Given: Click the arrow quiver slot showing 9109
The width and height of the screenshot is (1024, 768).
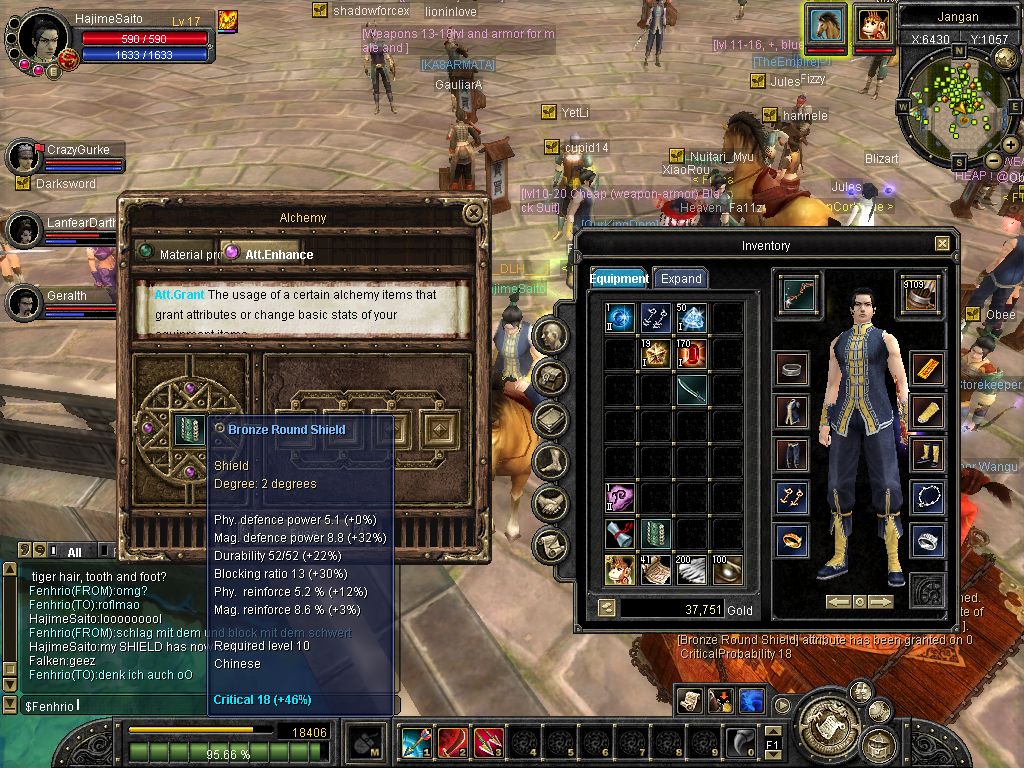Looking at the screenshot, I should coord(919,295).
